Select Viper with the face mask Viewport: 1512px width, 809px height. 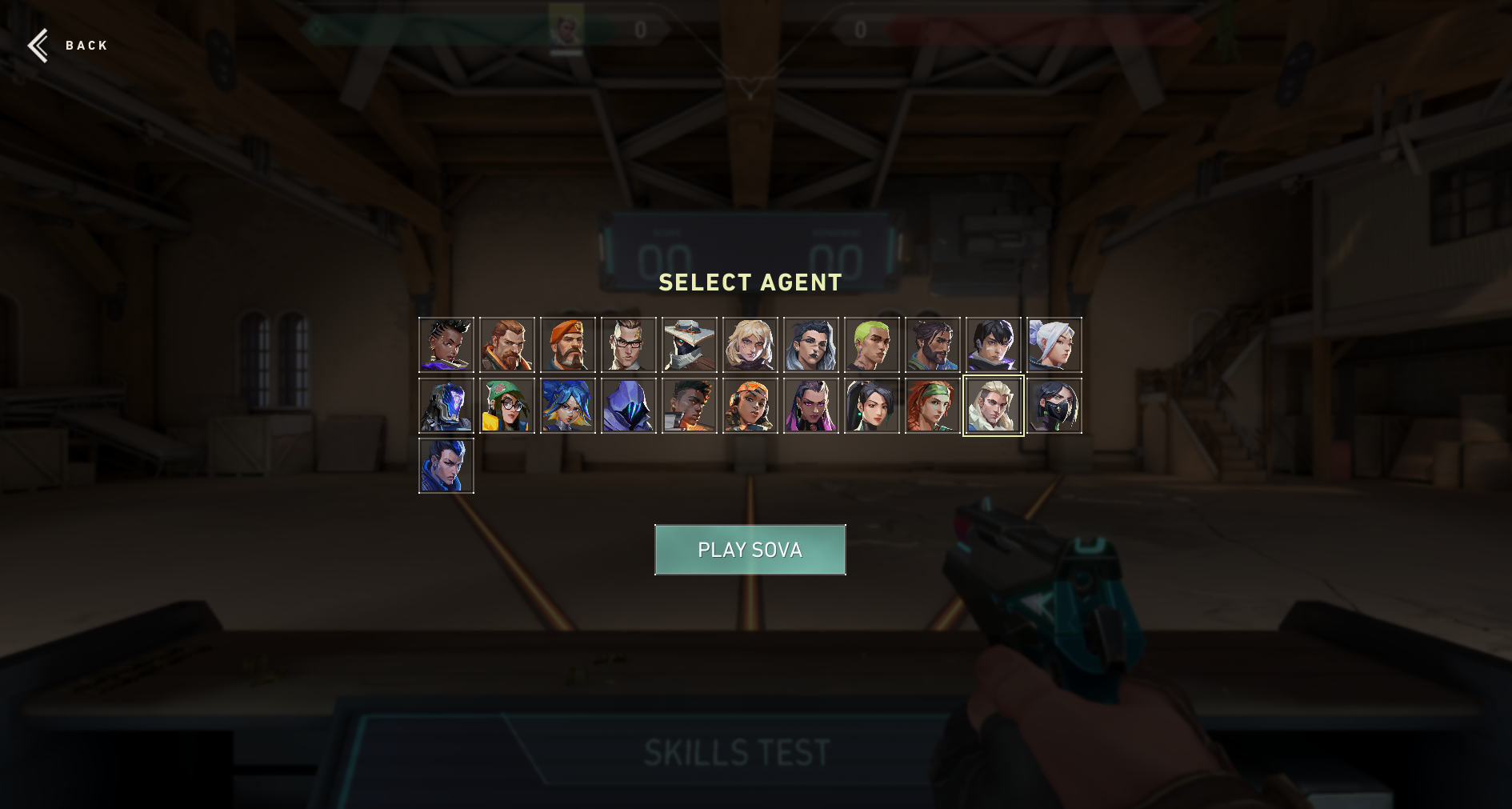(1054, 407)
